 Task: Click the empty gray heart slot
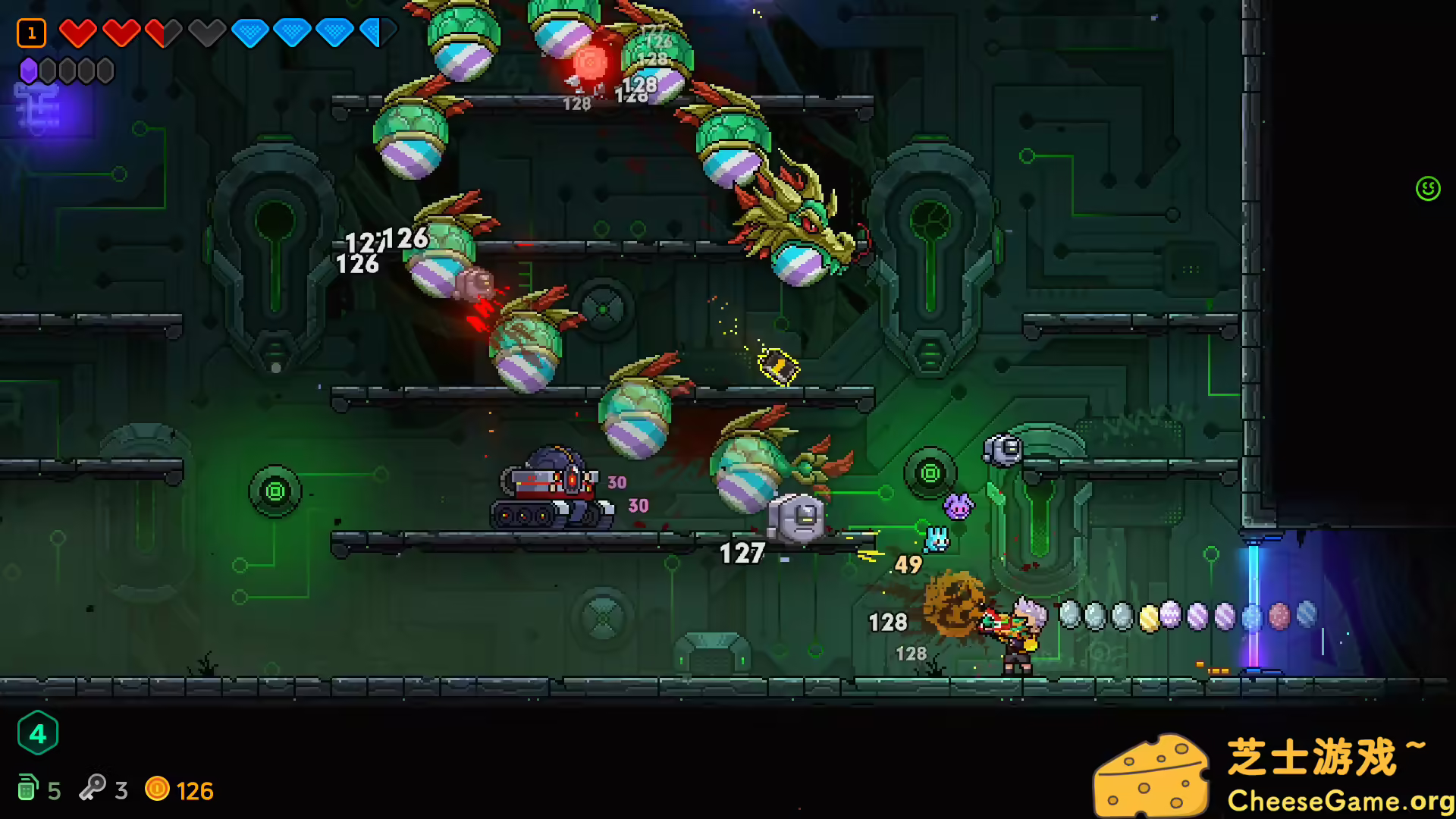(x=205, y=33)
